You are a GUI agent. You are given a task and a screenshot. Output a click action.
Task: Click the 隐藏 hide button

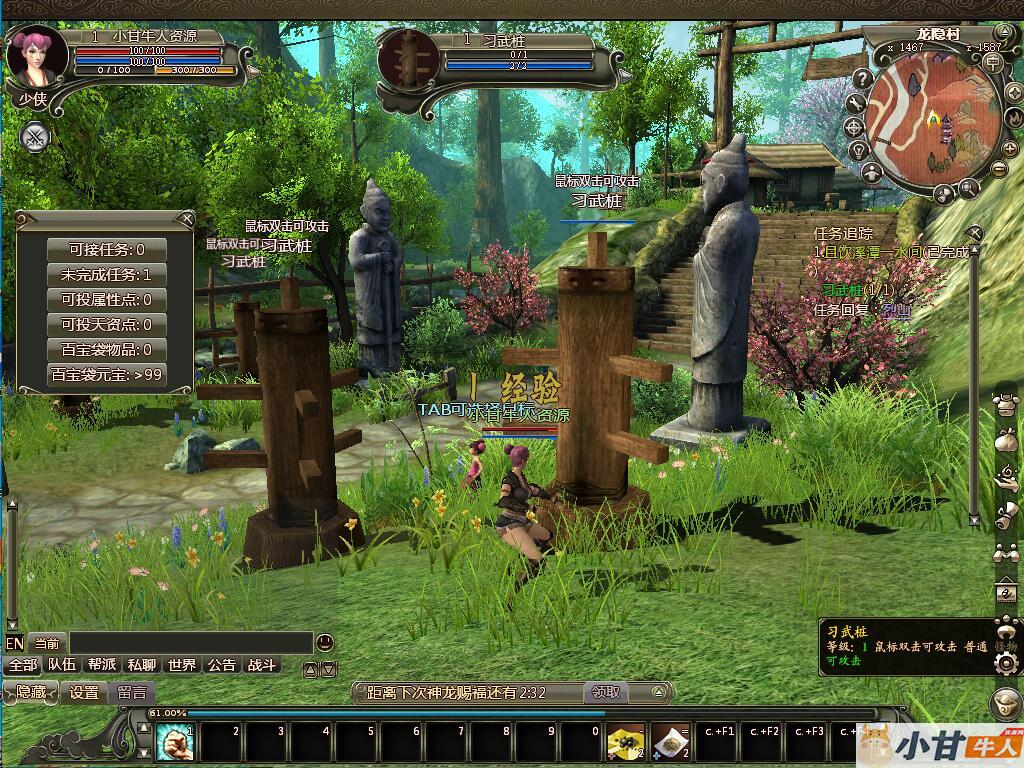(x=31, y=691)
